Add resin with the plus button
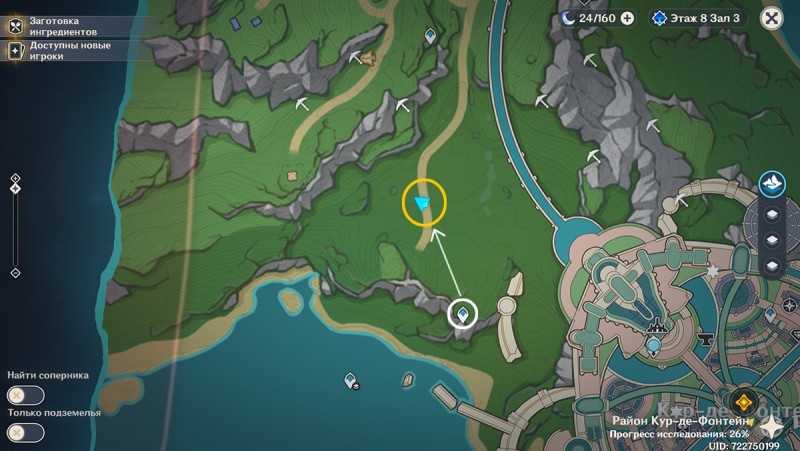 click(x=627, y=17)
